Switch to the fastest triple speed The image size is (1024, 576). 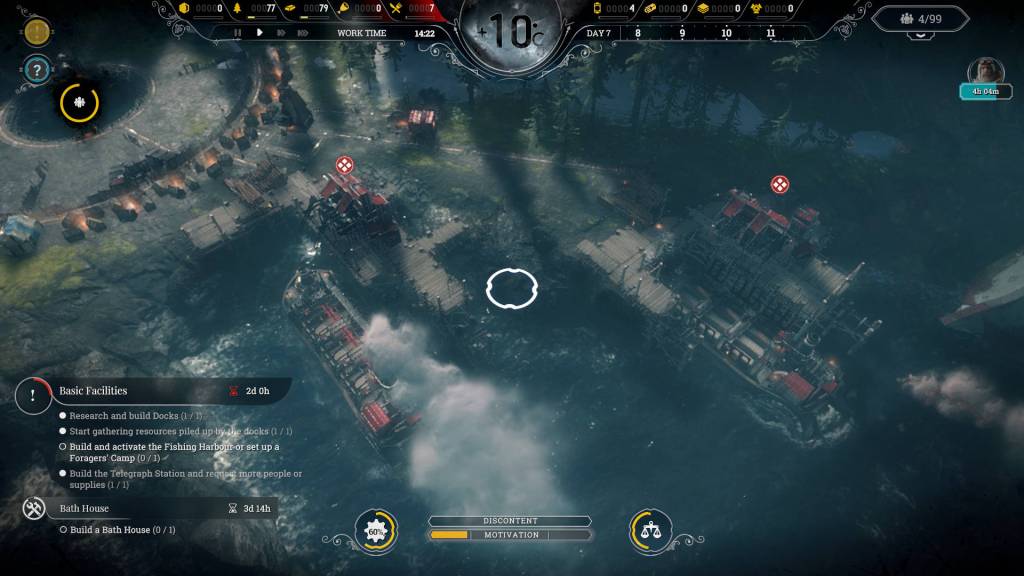[x=303, y=32]
